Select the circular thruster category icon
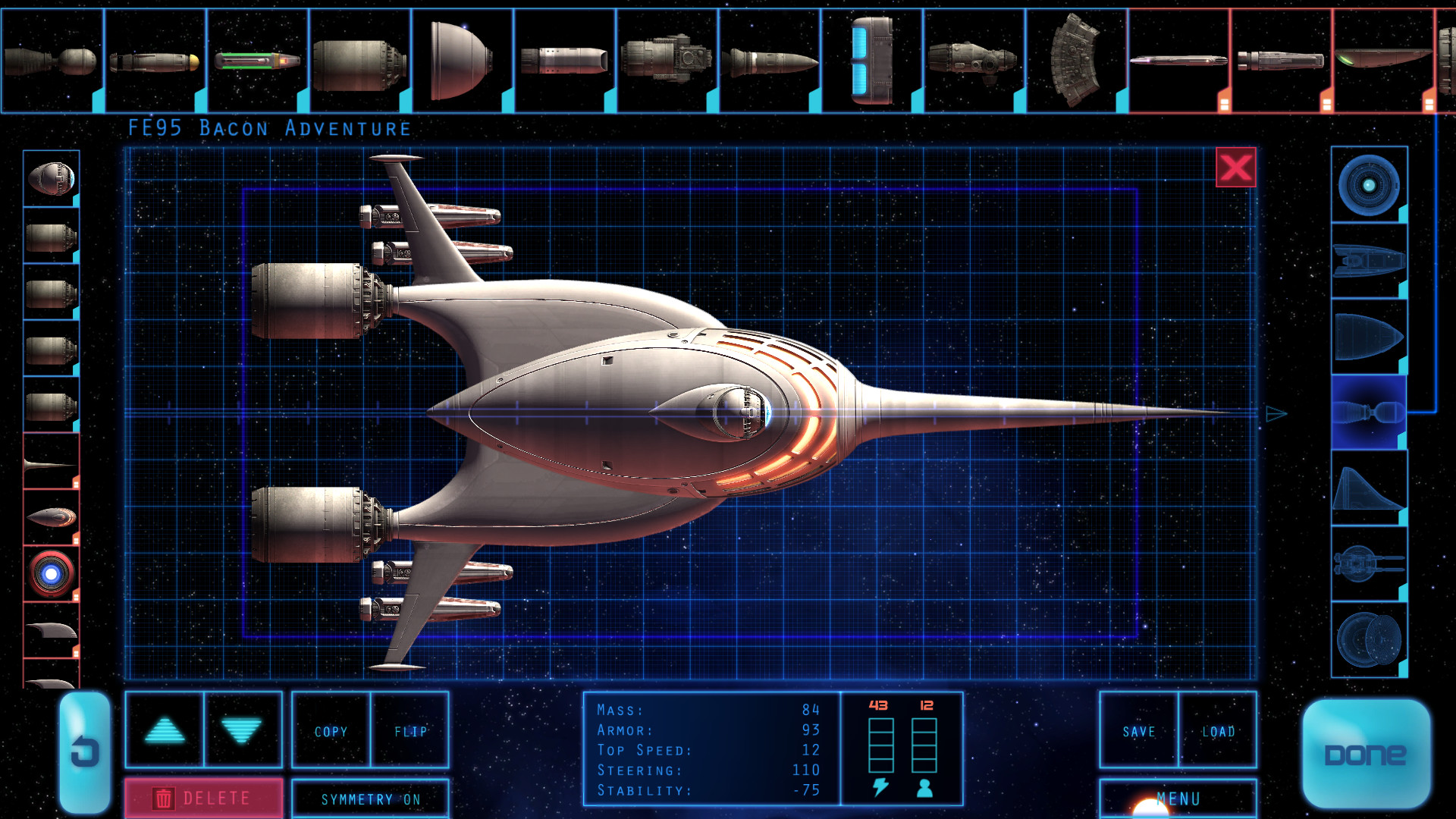This screenshot has width=1456, height=819. (1369, 184)
